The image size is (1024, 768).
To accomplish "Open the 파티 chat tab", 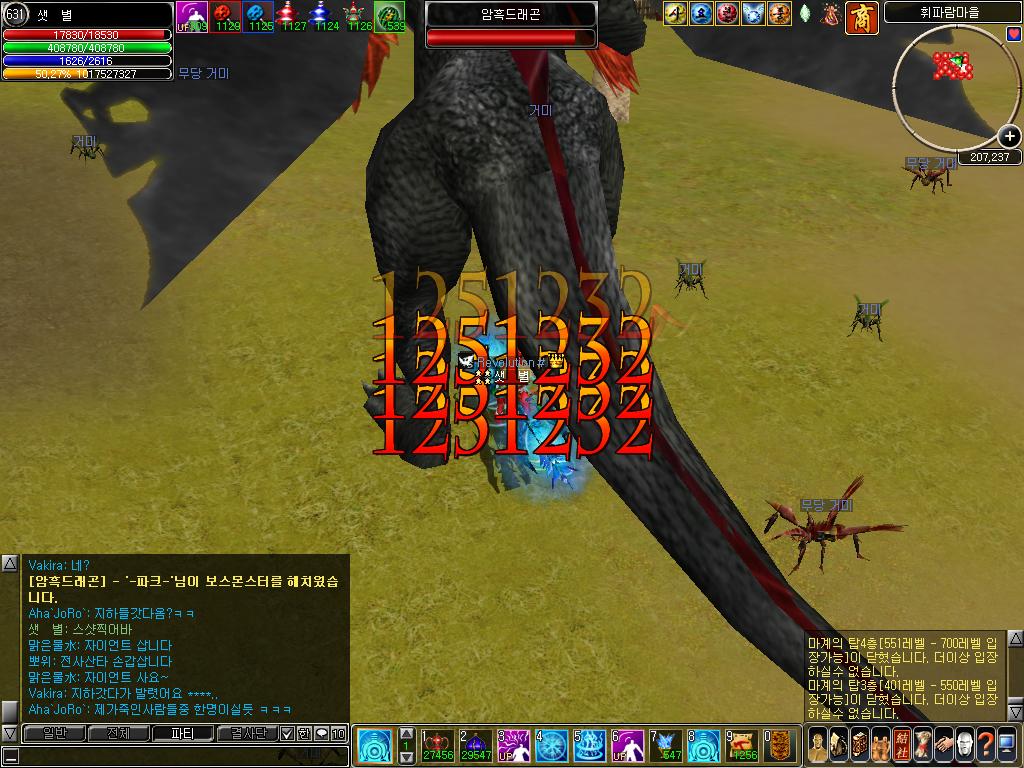I will click(x=182, y=734).
